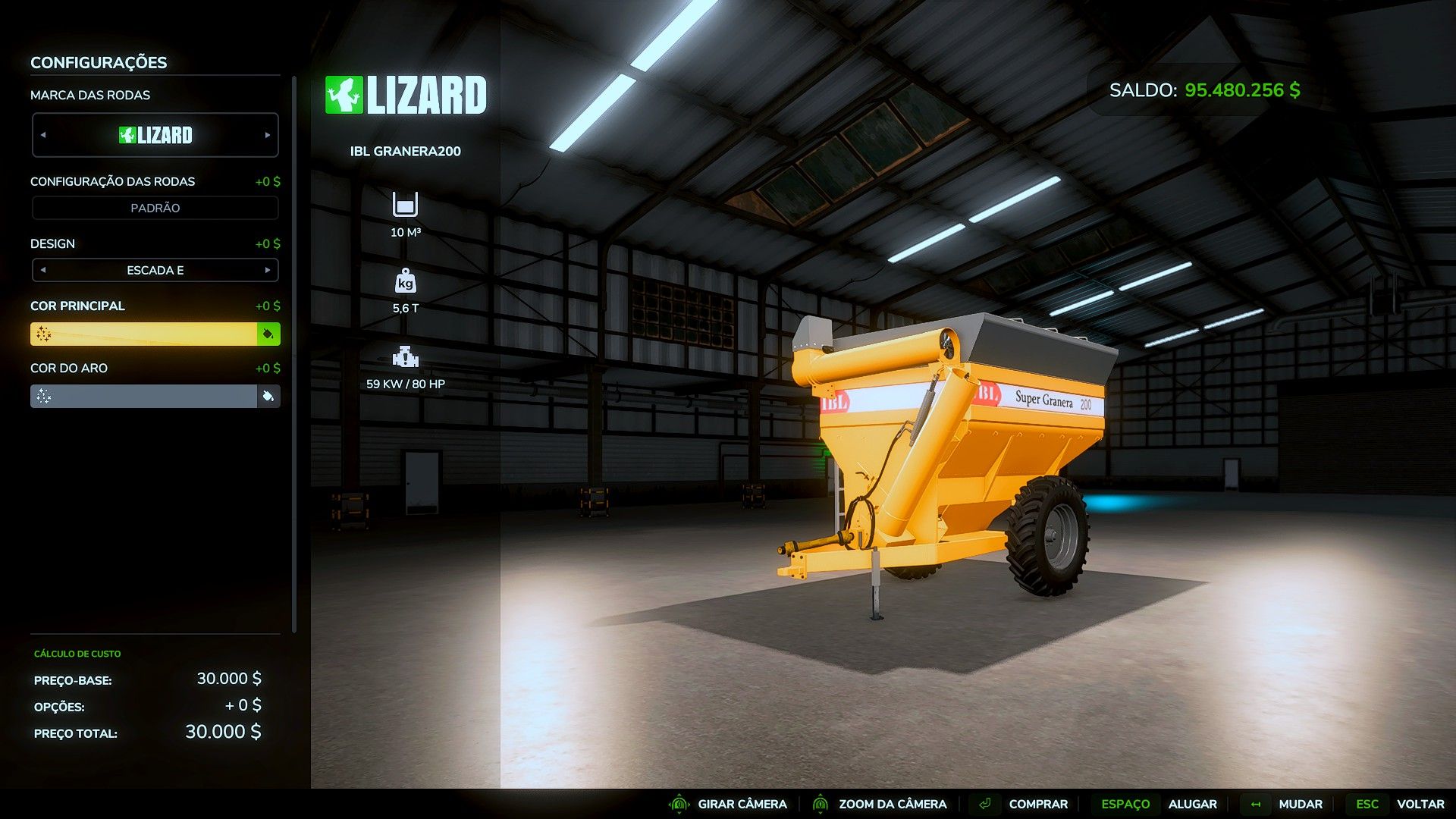Select previous wheel brand arrow
Viewport: 1456px width, 819px height.
point(43,135)
